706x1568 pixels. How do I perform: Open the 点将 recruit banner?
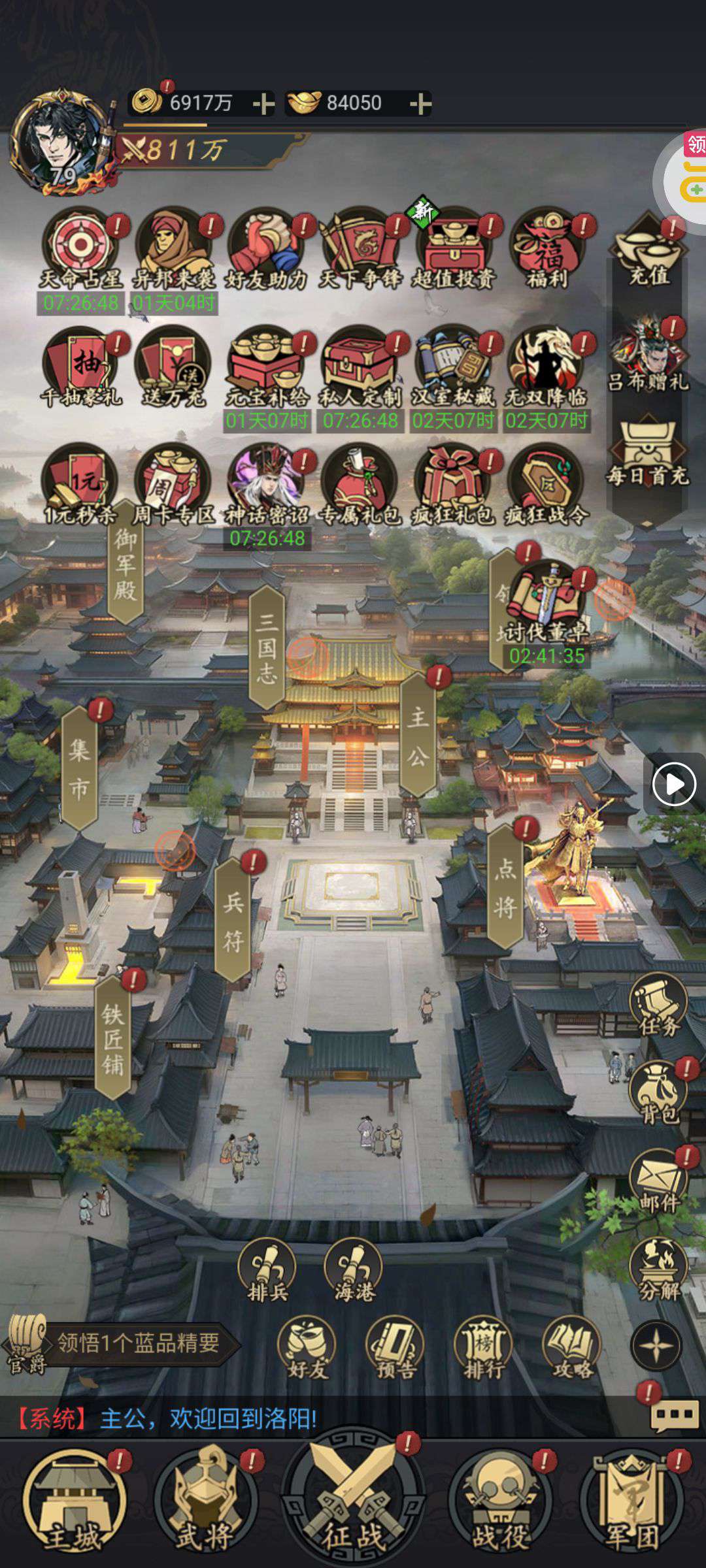click(505, 887)
